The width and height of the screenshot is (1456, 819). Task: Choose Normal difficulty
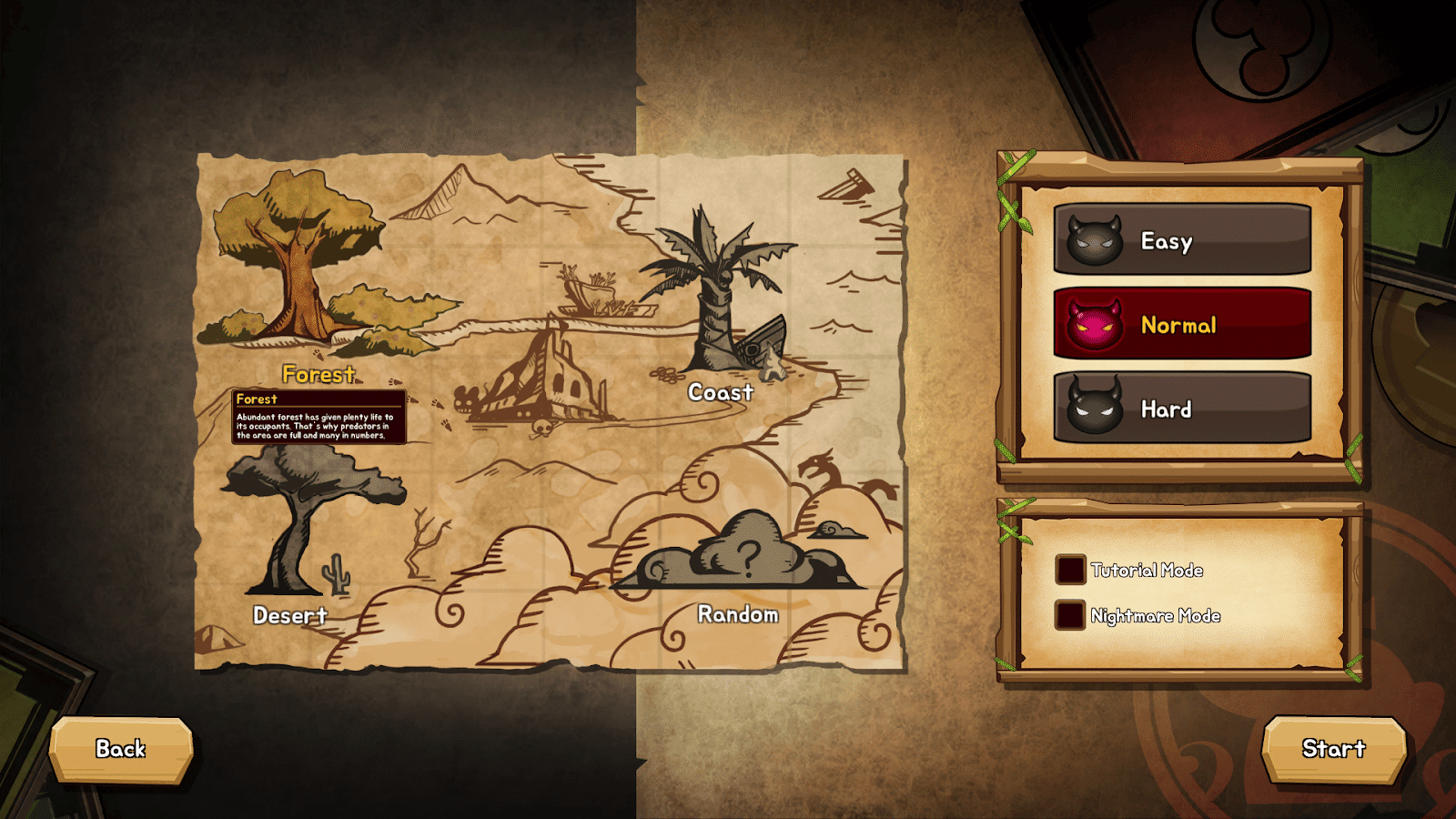(x=1182, y=325)
